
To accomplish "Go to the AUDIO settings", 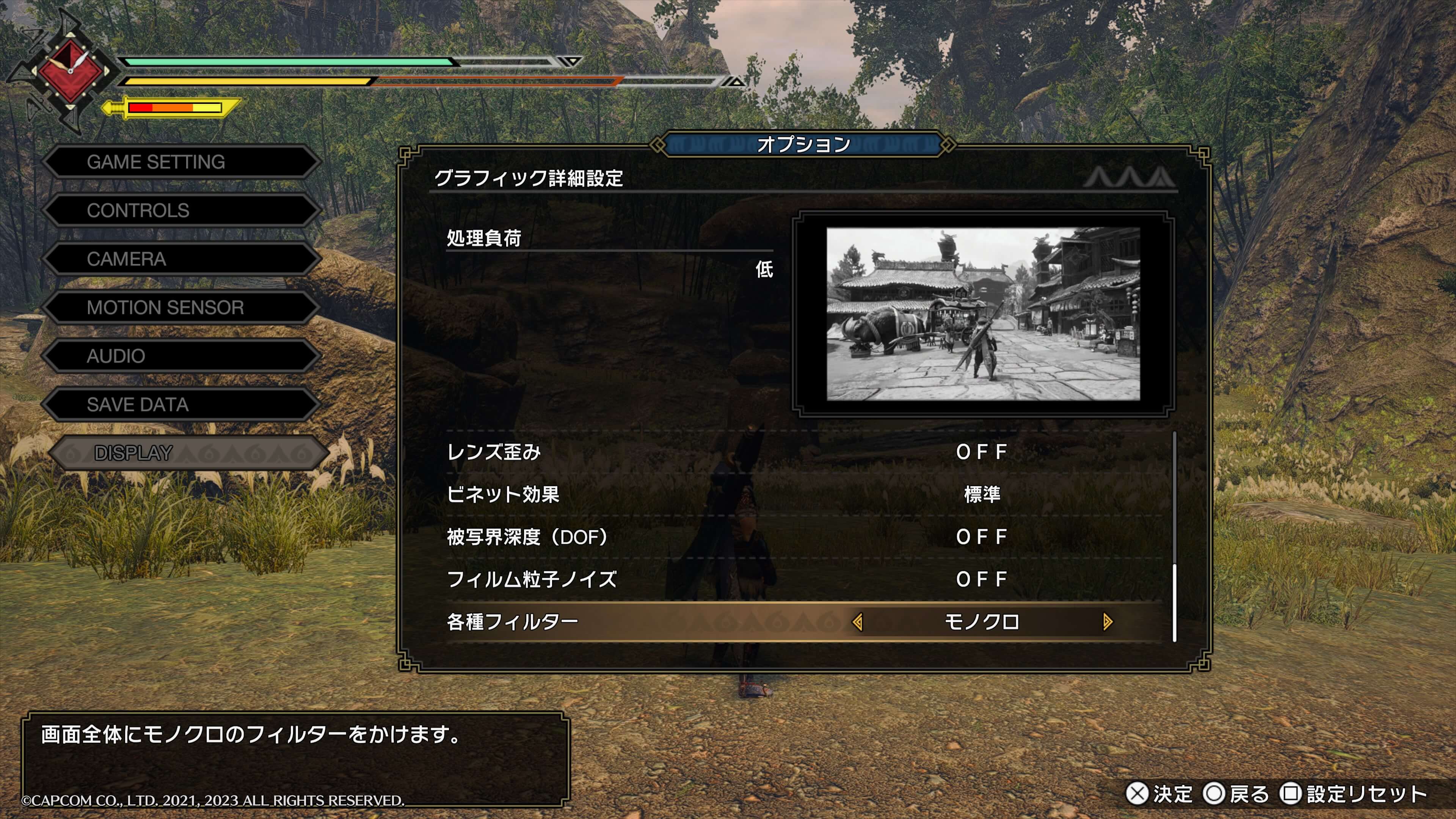I will (x=181, y=356).
